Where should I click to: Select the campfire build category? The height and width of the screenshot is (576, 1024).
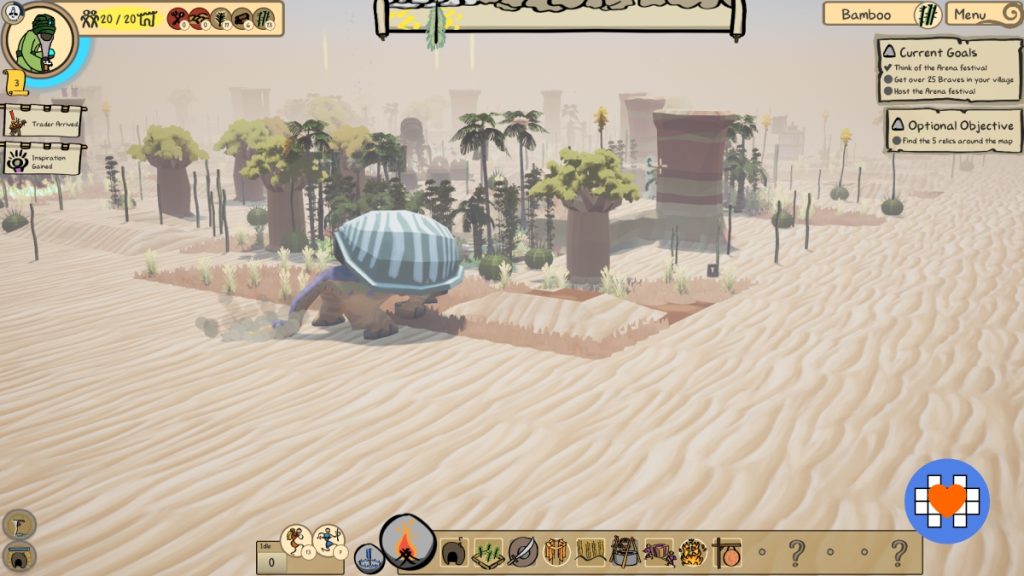pyautogui.click(x=407, y=544)
